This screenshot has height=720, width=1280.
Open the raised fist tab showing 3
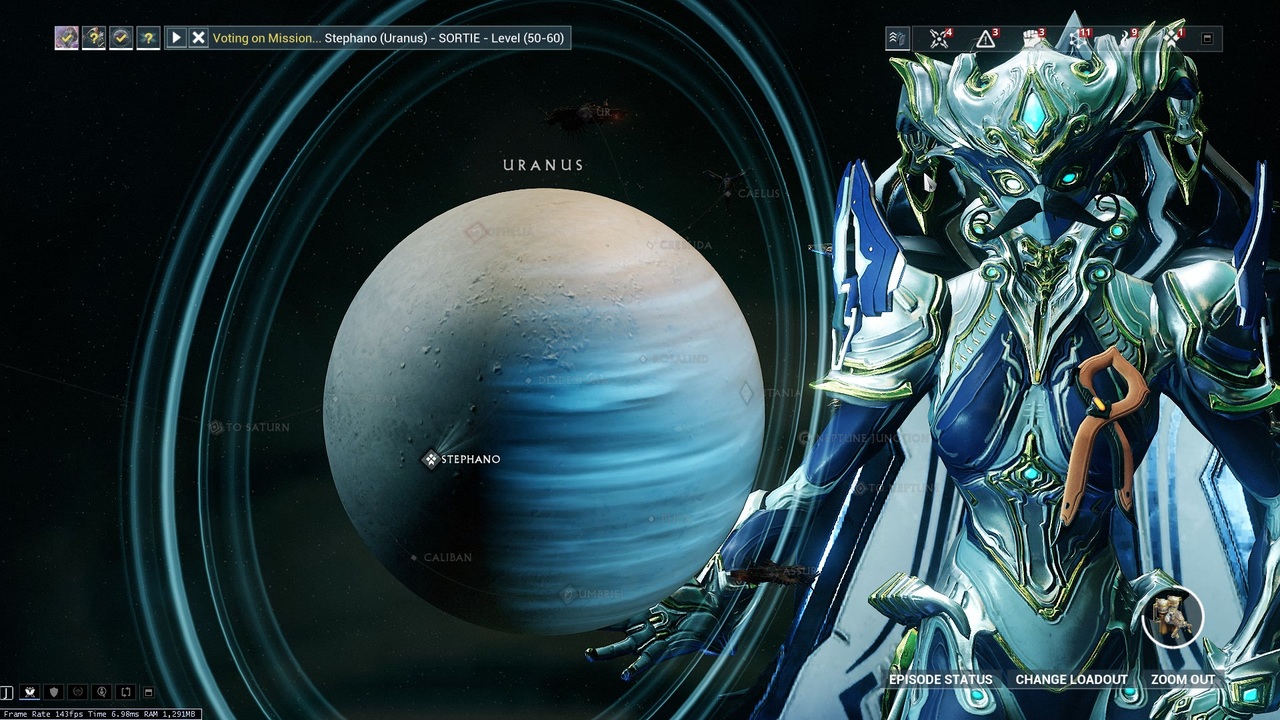[1033, 39]
